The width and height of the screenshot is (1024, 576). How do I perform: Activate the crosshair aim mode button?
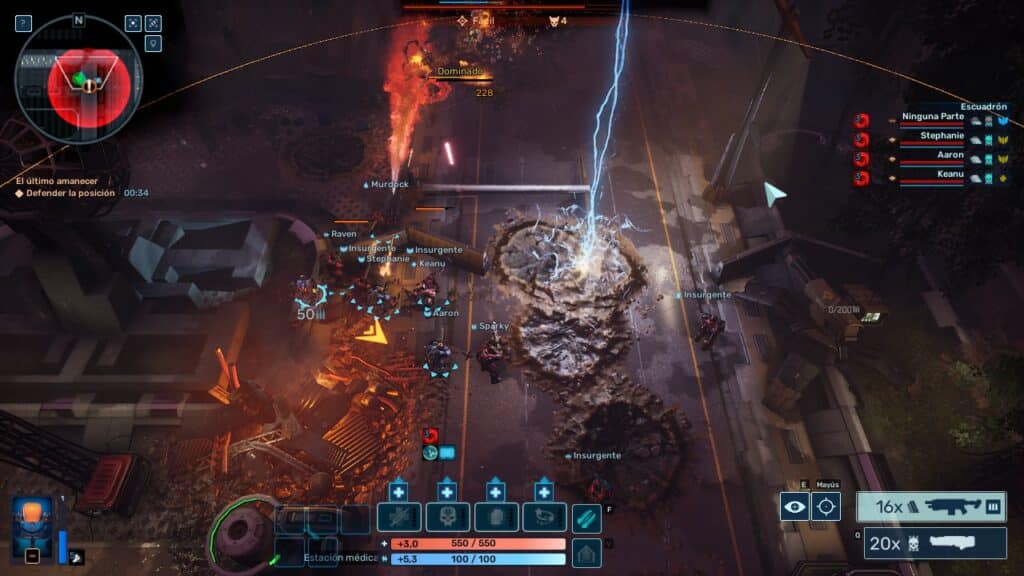(x=825, y=507)
